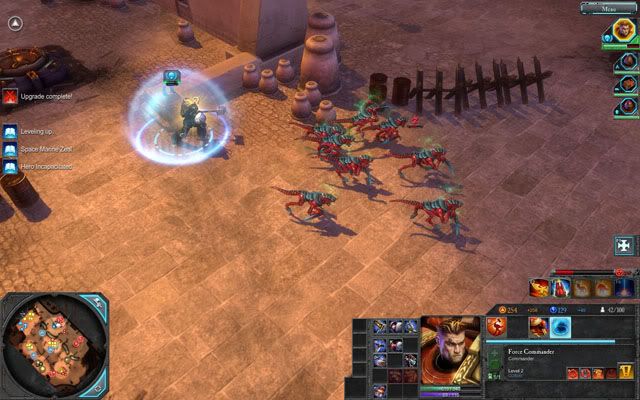Open the Menu button
Screen dimensions: 640x400
click(x=609, y=9)
